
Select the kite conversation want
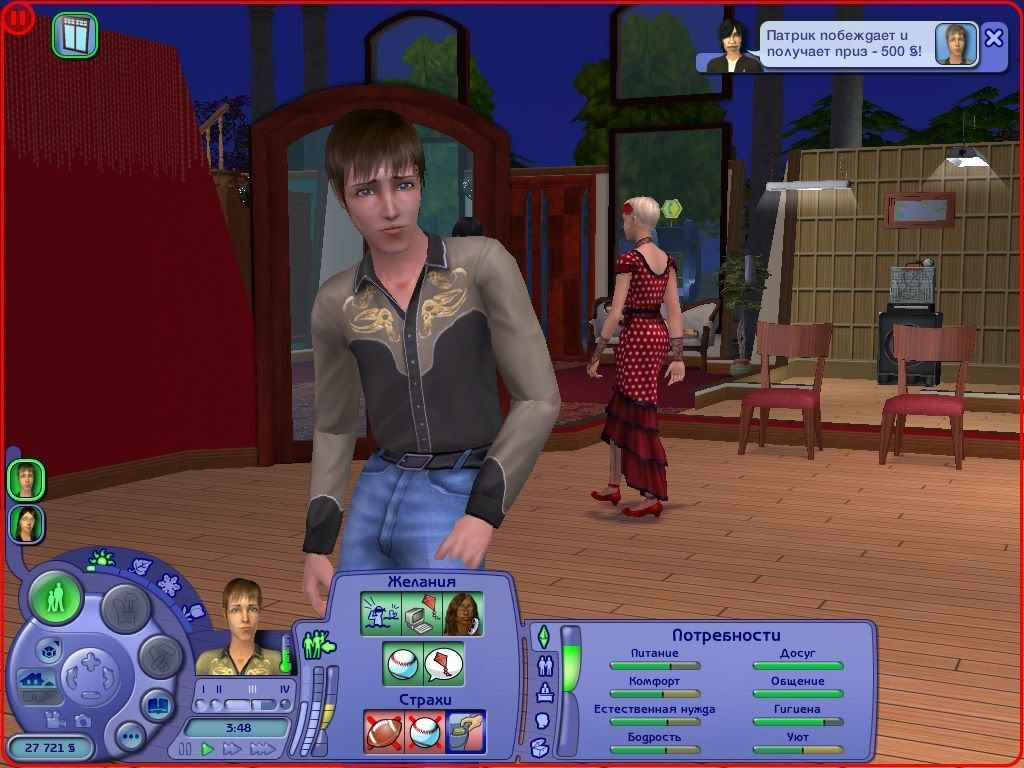click(443, 664)
